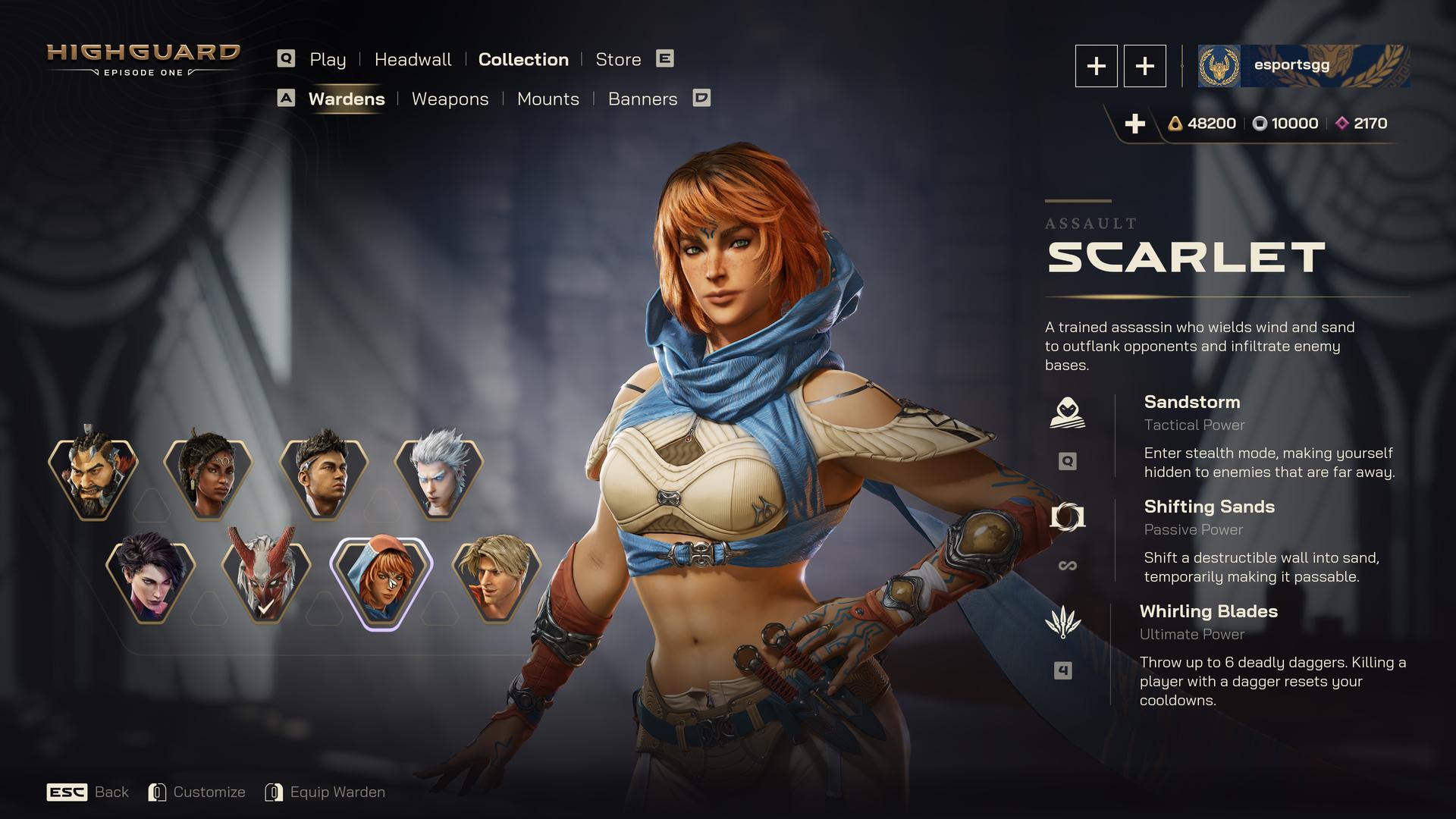Show the Wardens category
Image resolution: width=1456 pixels, height=819 pixels.
click(x=347, y=99)
